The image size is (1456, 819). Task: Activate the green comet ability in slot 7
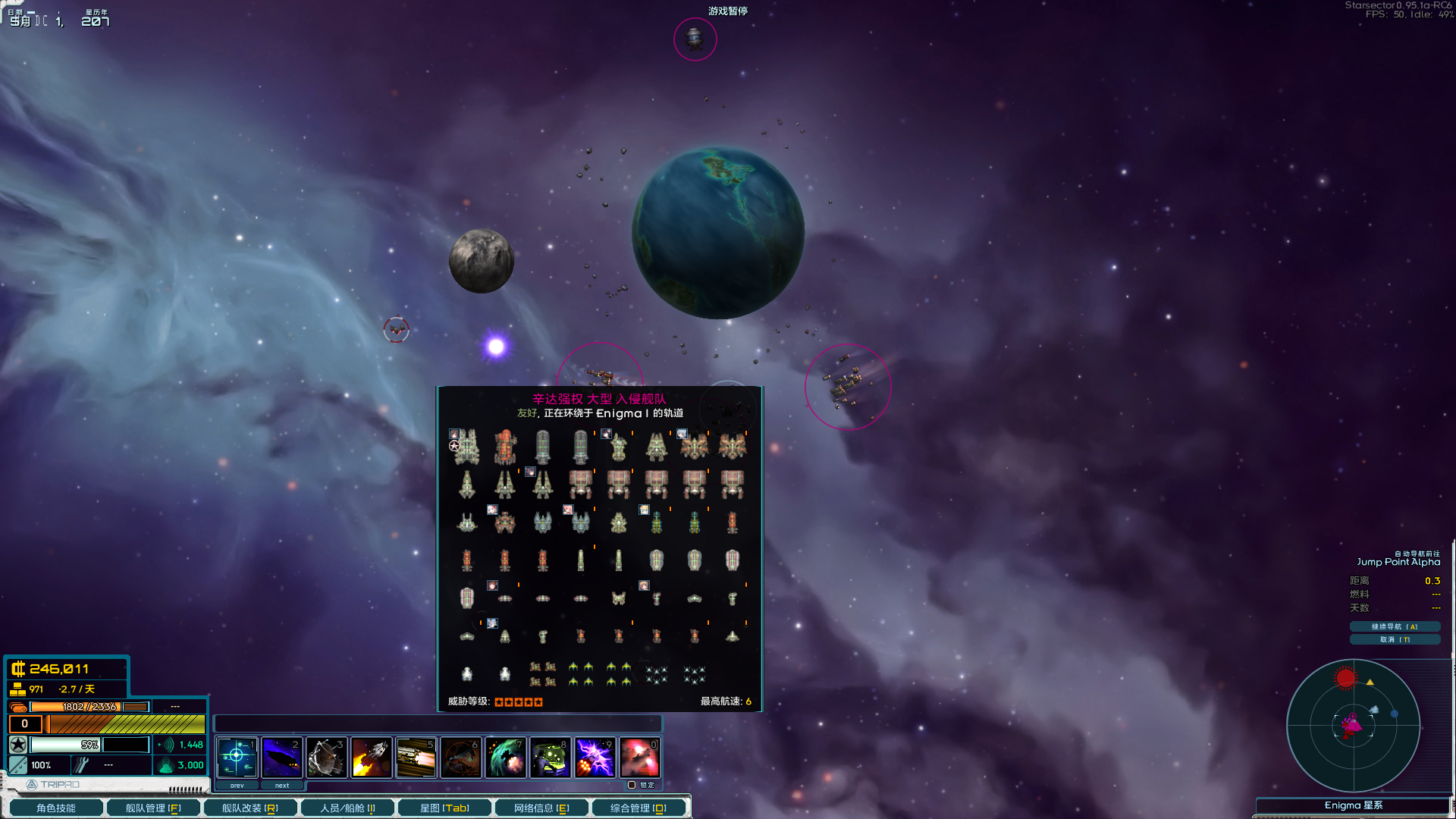coord(505,757)
